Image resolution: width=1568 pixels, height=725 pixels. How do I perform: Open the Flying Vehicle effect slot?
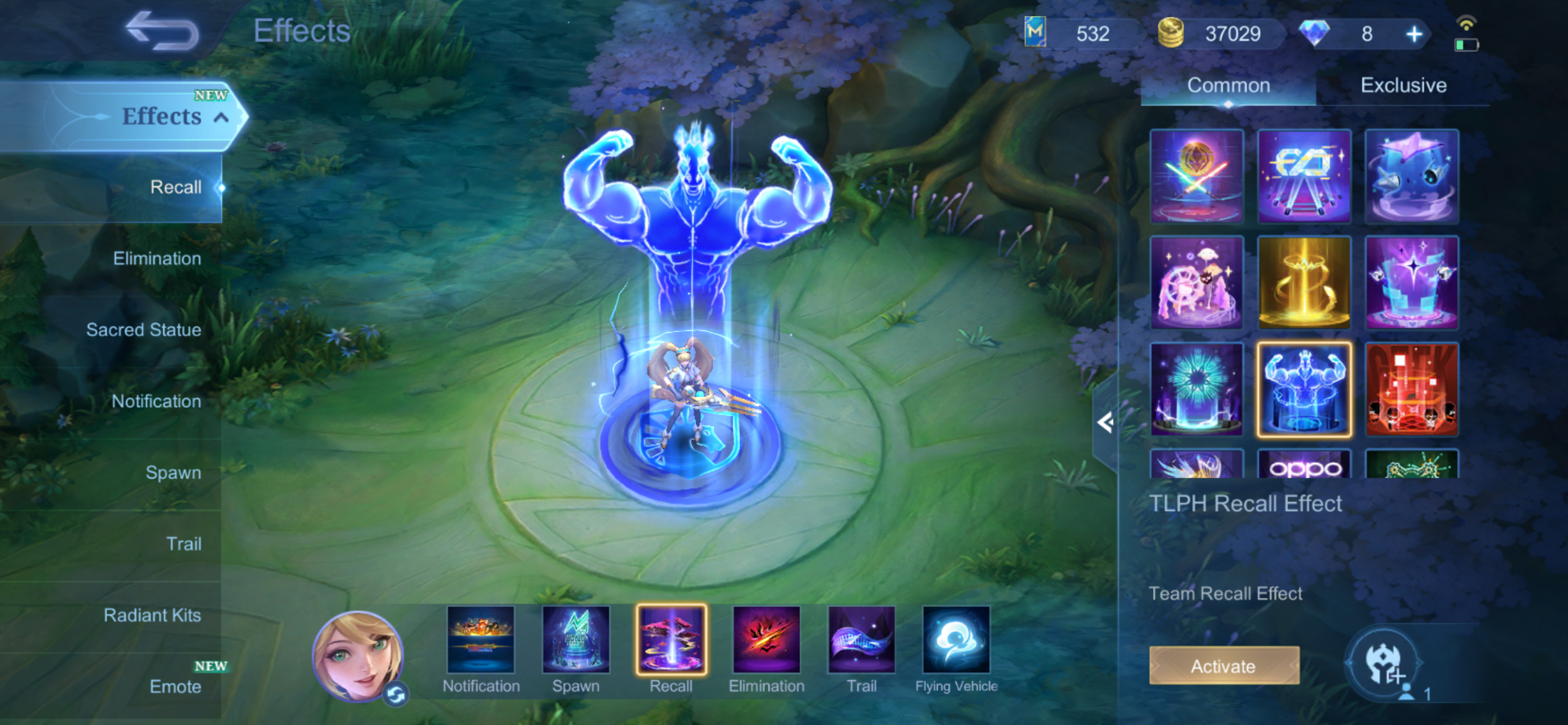[x=956, y=640]
